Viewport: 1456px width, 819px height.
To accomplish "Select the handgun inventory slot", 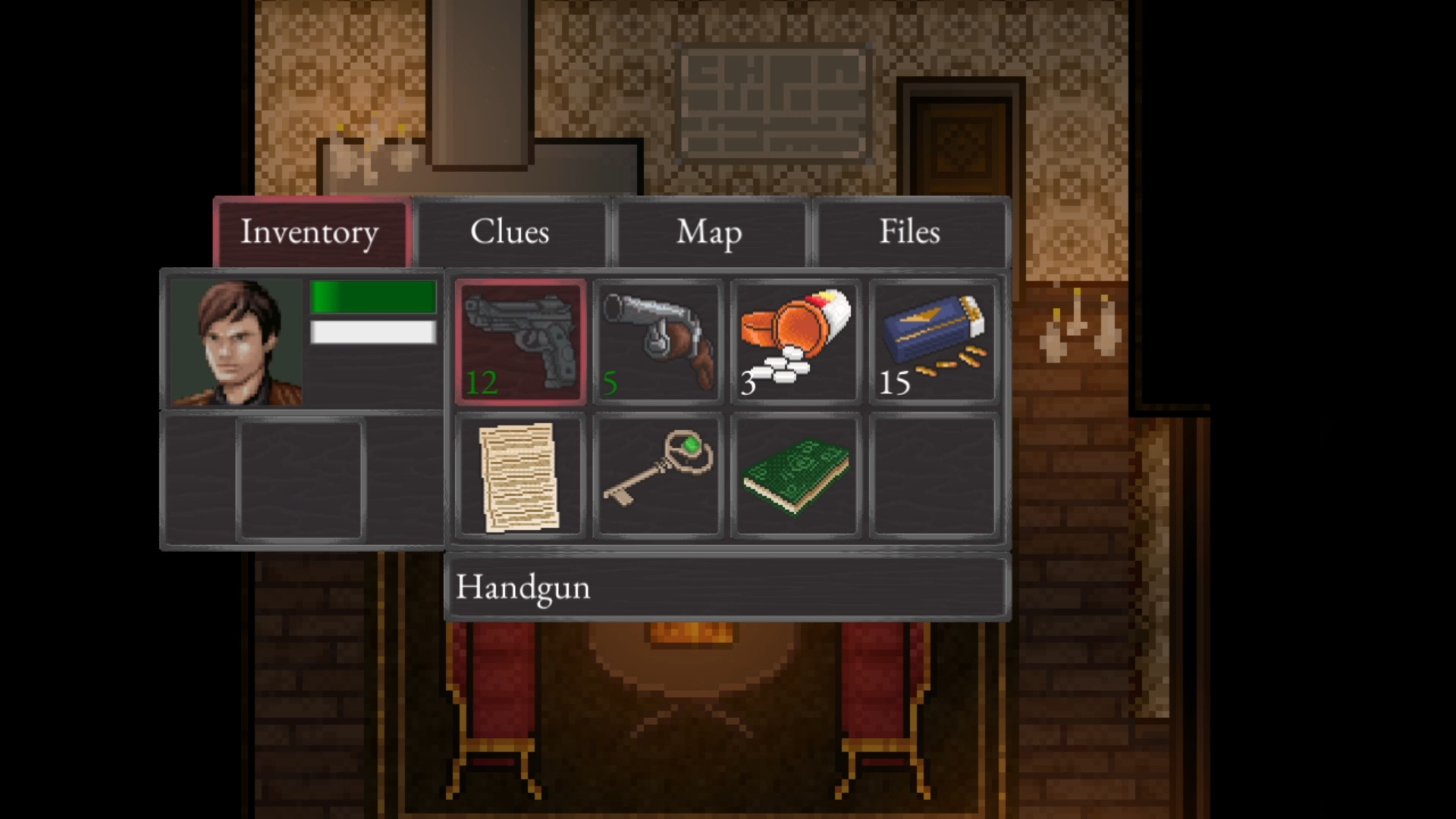I will [x=520, y=341].
